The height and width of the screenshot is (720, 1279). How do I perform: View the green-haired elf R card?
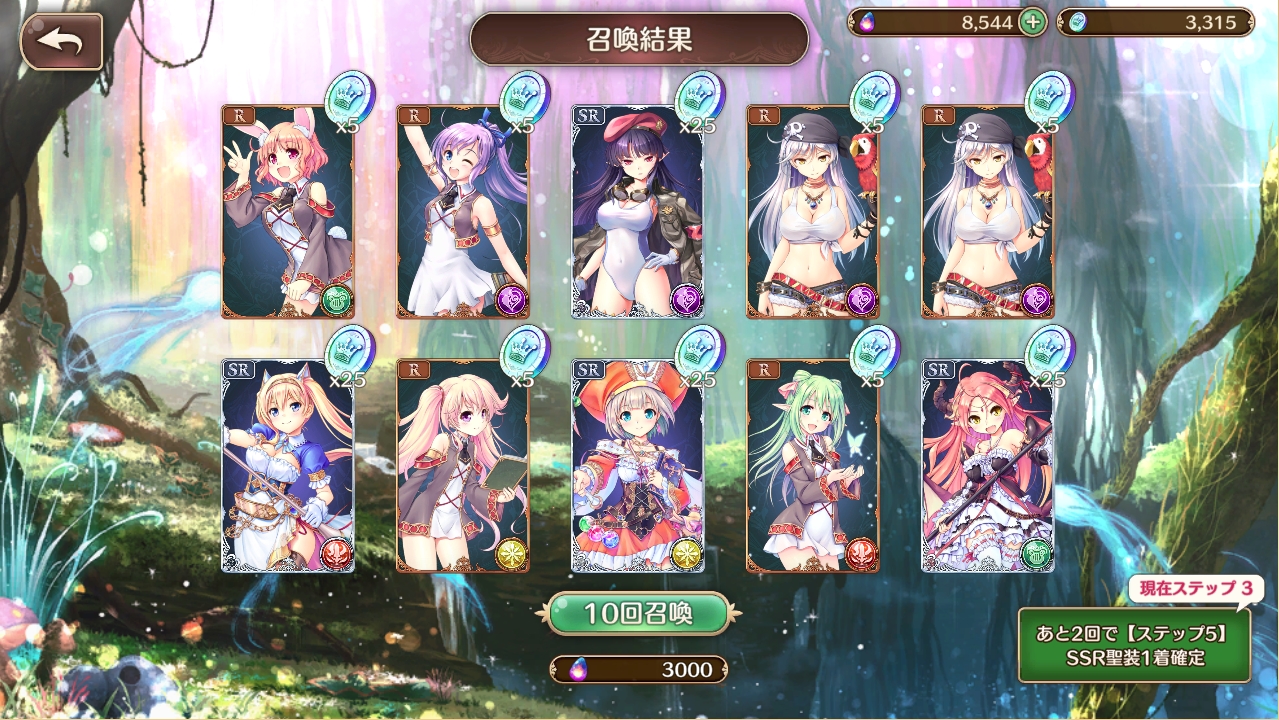click(x=812, y=466)
